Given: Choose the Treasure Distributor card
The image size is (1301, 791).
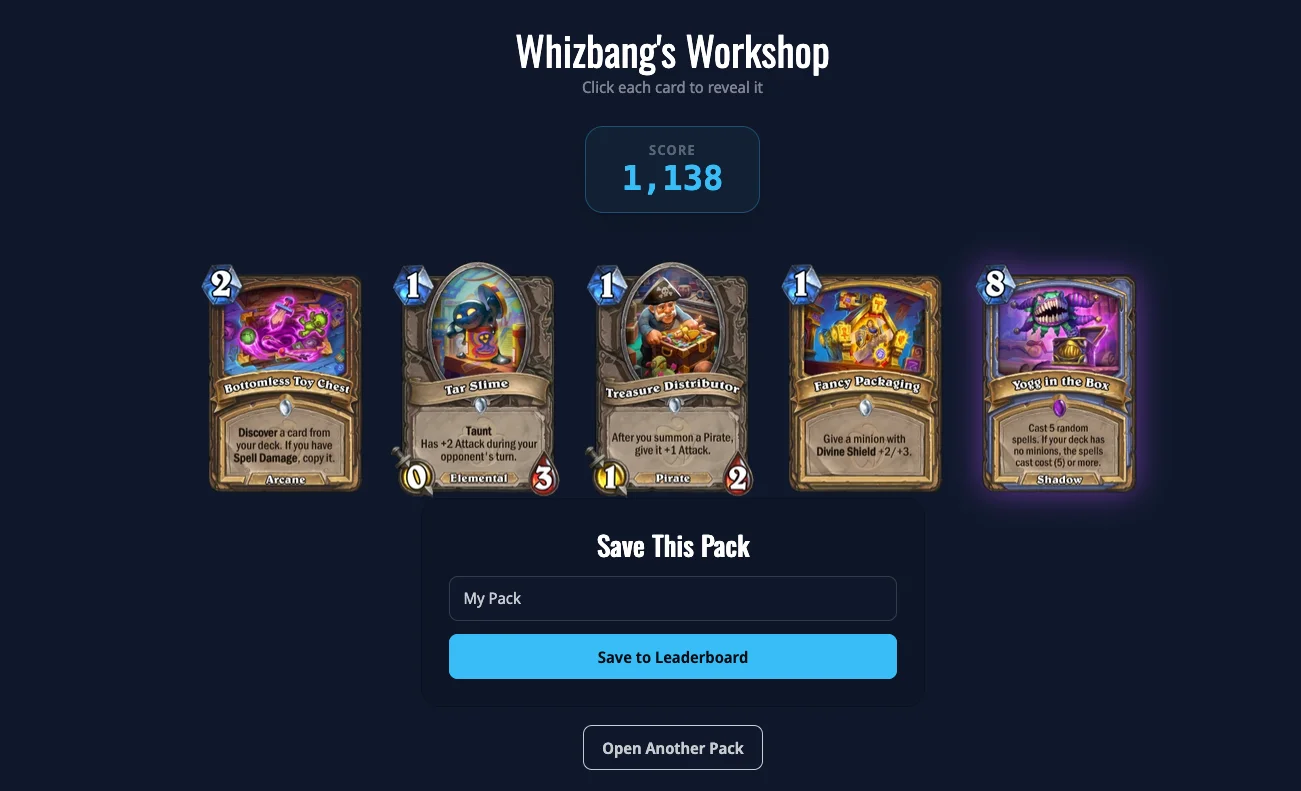Looking at the screenshot, I should tap(672, 384).
